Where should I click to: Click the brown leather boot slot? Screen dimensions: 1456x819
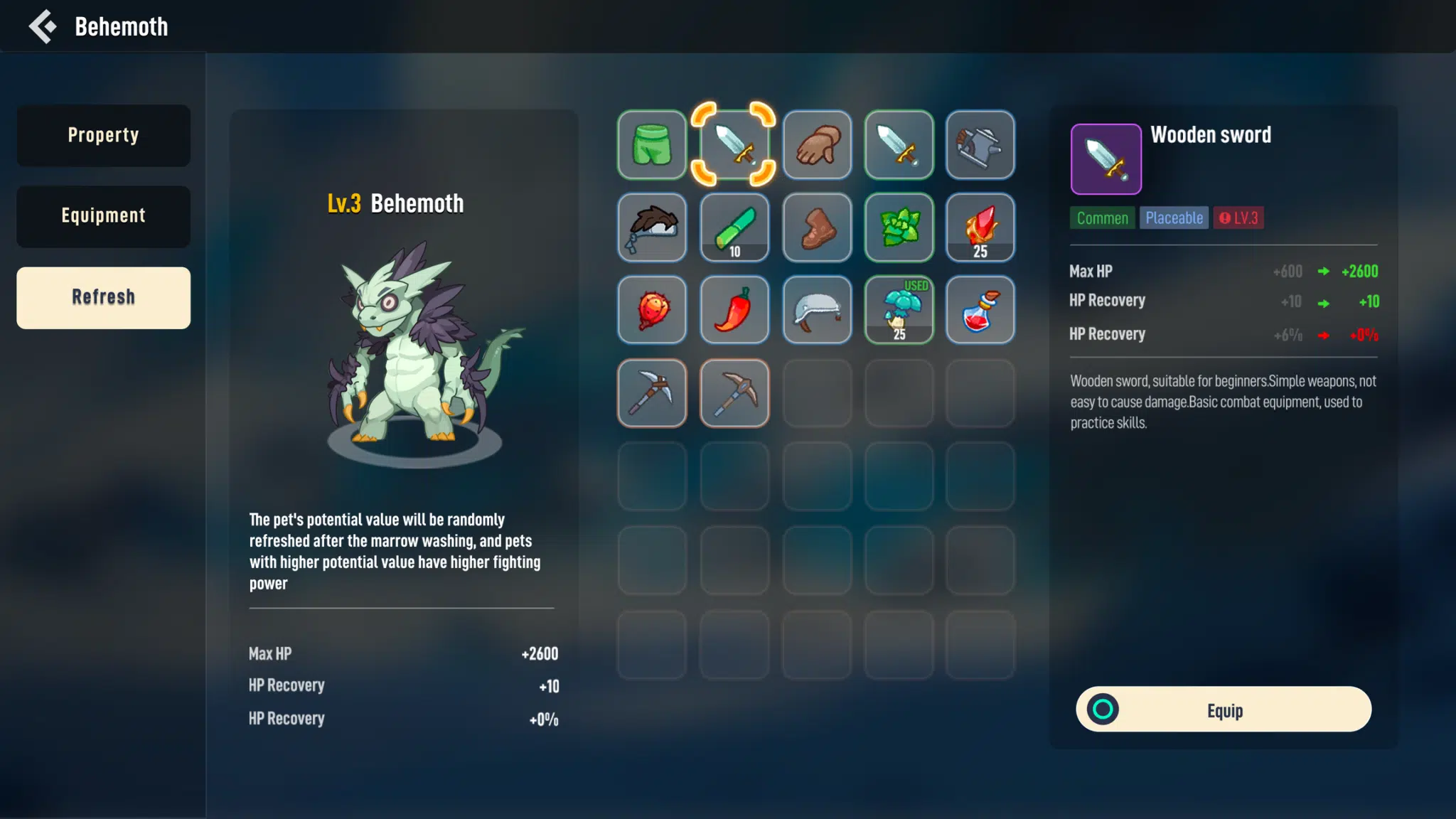pos(817,227)
